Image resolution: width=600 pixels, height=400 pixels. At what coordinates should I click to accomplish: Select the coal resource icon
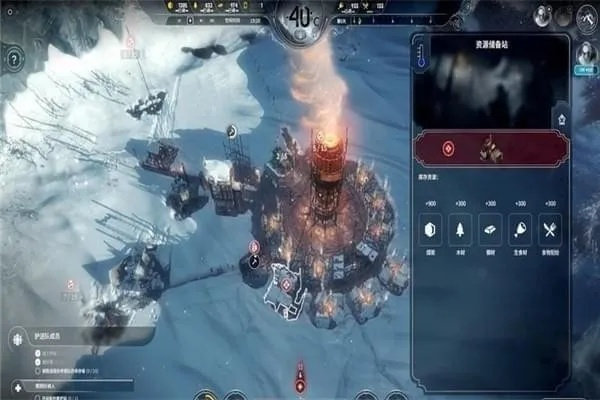(430, 229)
